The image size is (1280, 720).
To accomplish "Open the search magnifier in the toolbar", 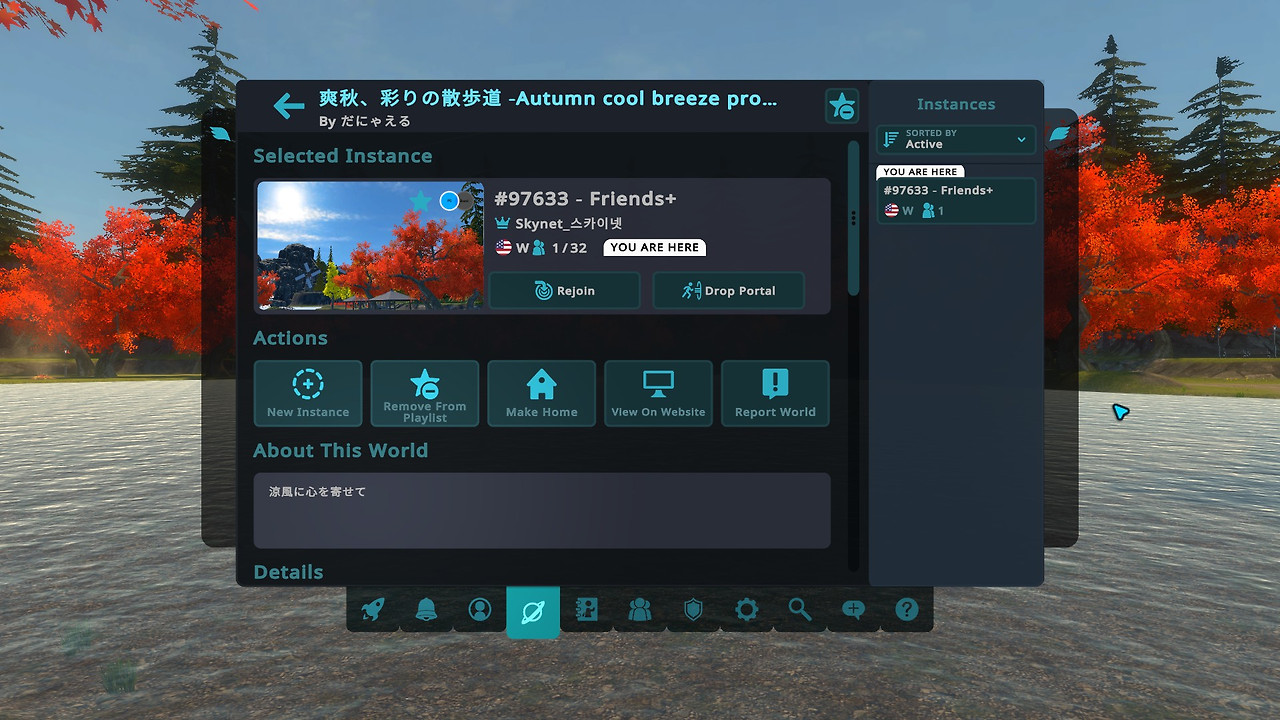I will [x=799, y=609].
